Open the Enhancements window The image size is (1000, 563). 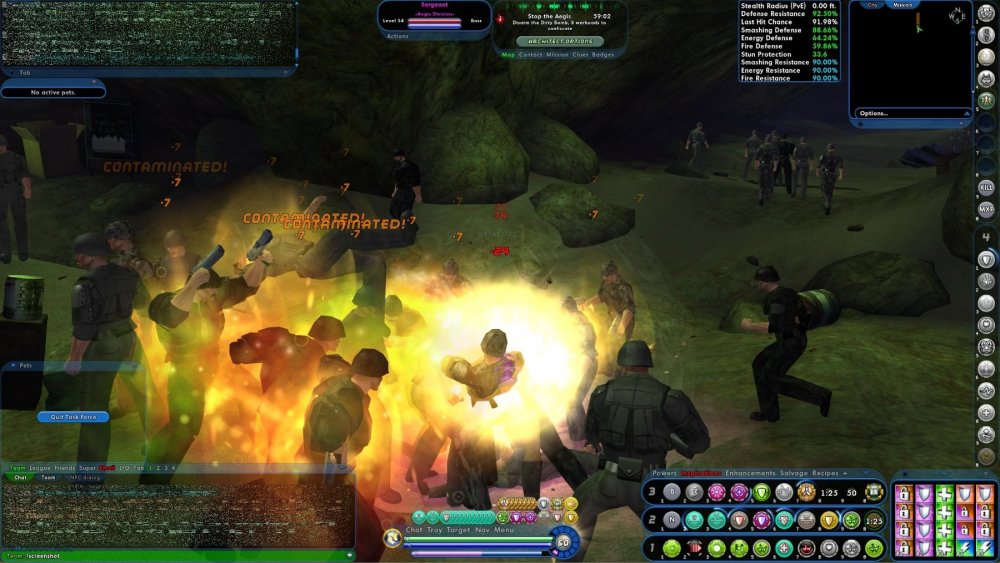tap(749, 472)
